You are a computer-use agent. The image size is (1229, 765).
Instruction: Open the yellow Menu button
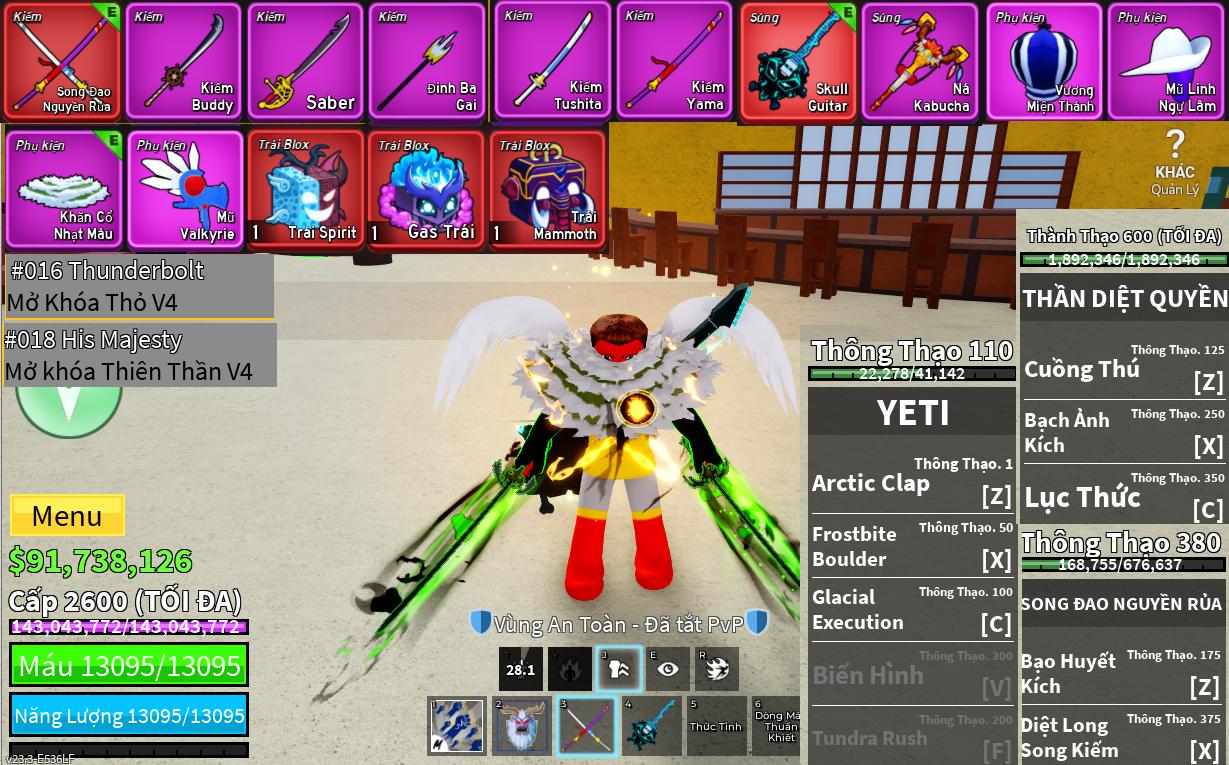coord(67,516)
